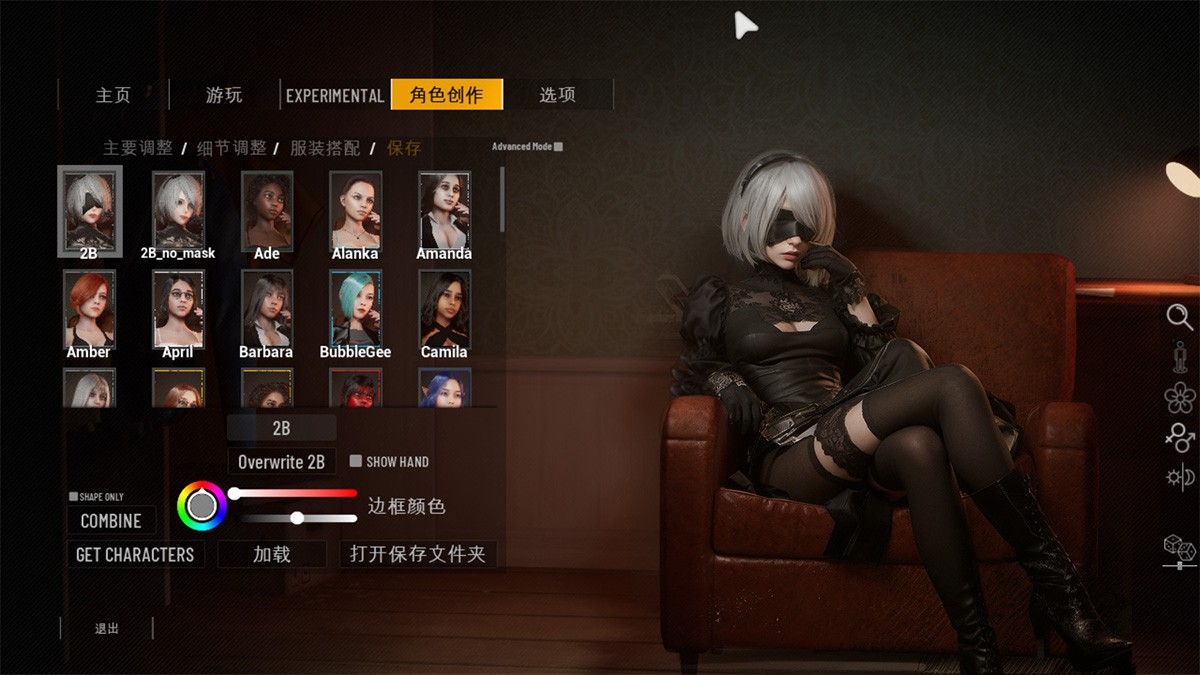Select the April character portrait
This screenshot has height=675, width=1200.
tap(178, 308)
